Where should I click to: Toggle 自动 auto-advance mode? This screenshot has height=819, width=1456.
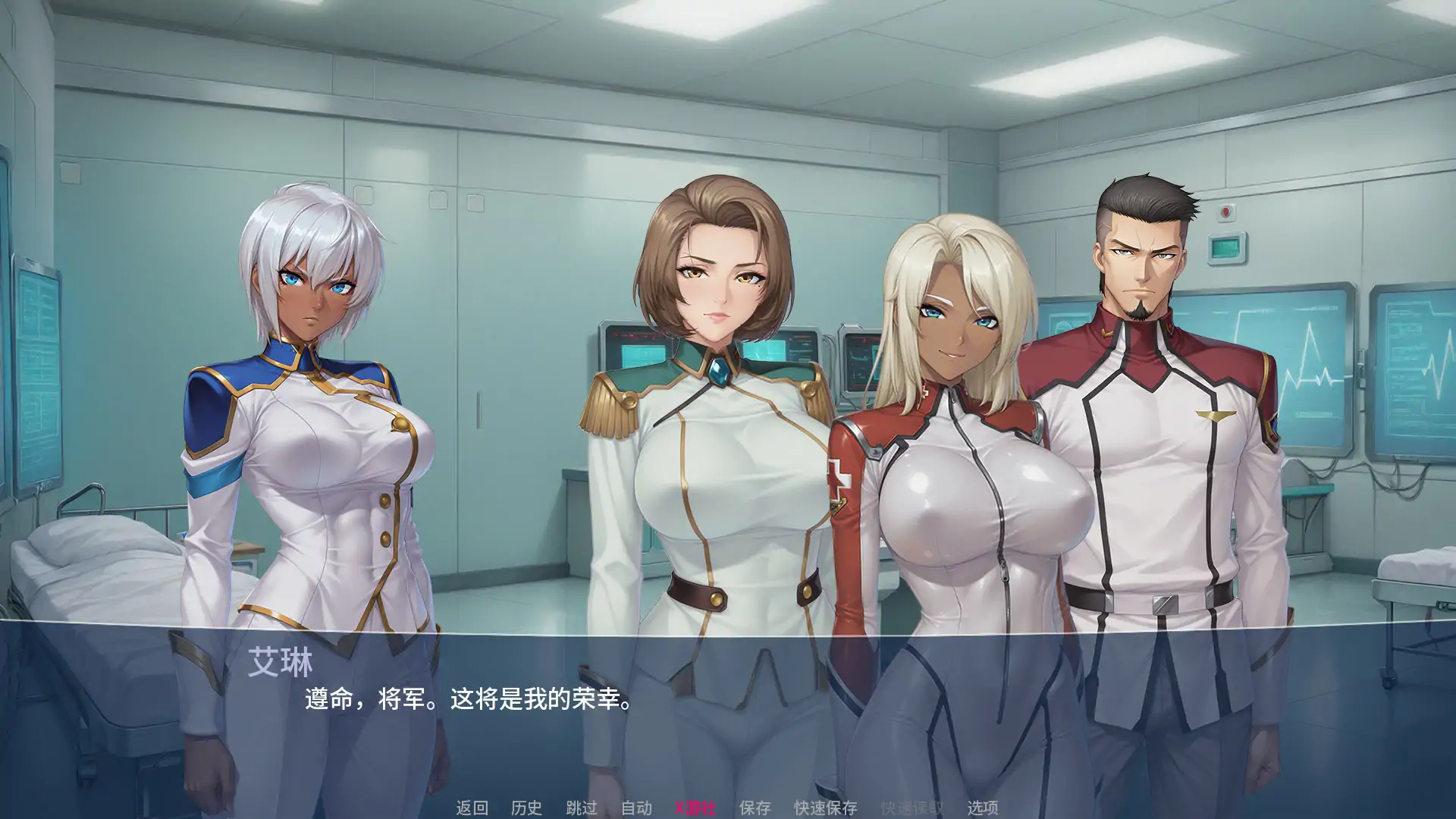click(x=636, y=808)
